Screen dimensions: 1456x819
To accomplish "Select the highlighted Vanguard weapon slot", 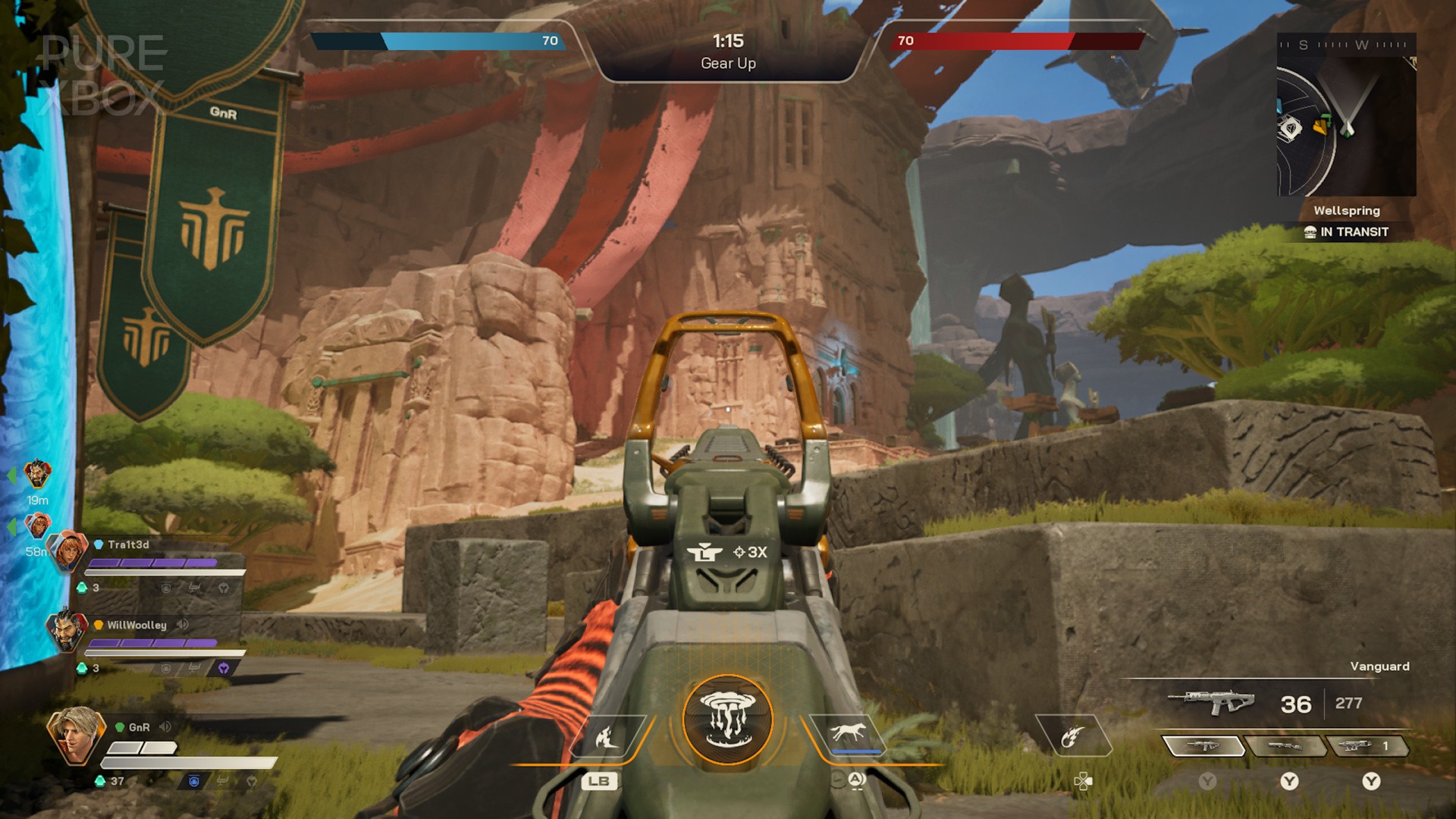I will (1203, 747).
